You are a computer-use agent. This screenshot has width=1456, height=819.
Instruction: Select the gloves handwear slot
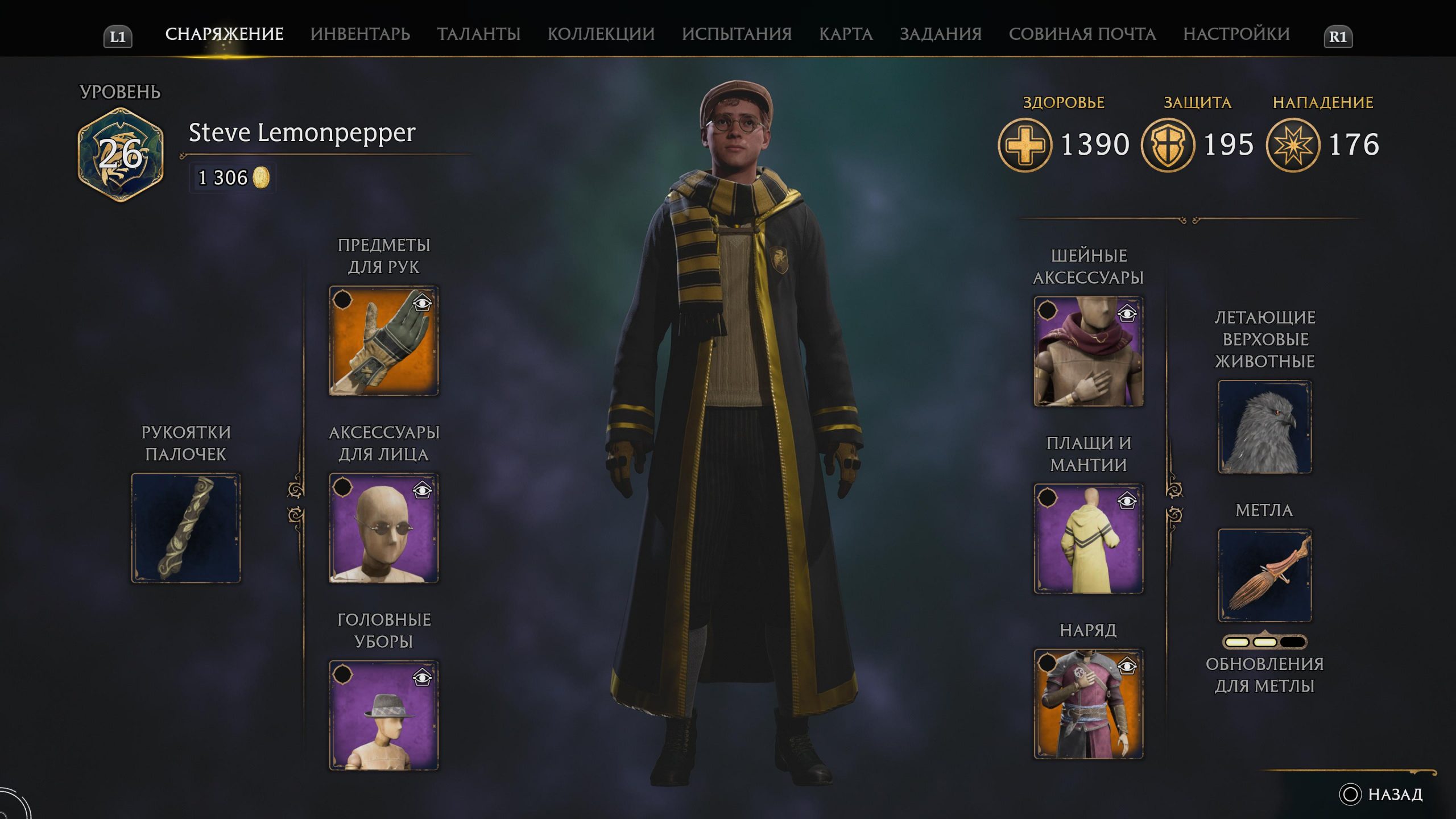tap(384, 341)
